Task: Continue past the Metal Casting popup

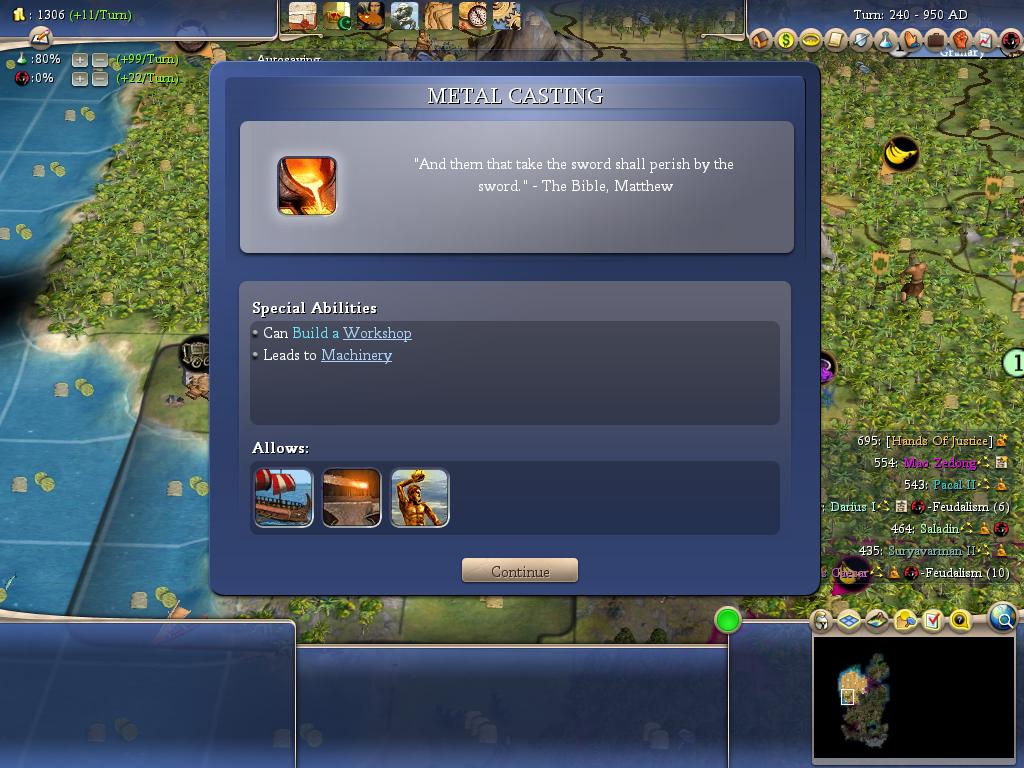Action: pos(520,571)
